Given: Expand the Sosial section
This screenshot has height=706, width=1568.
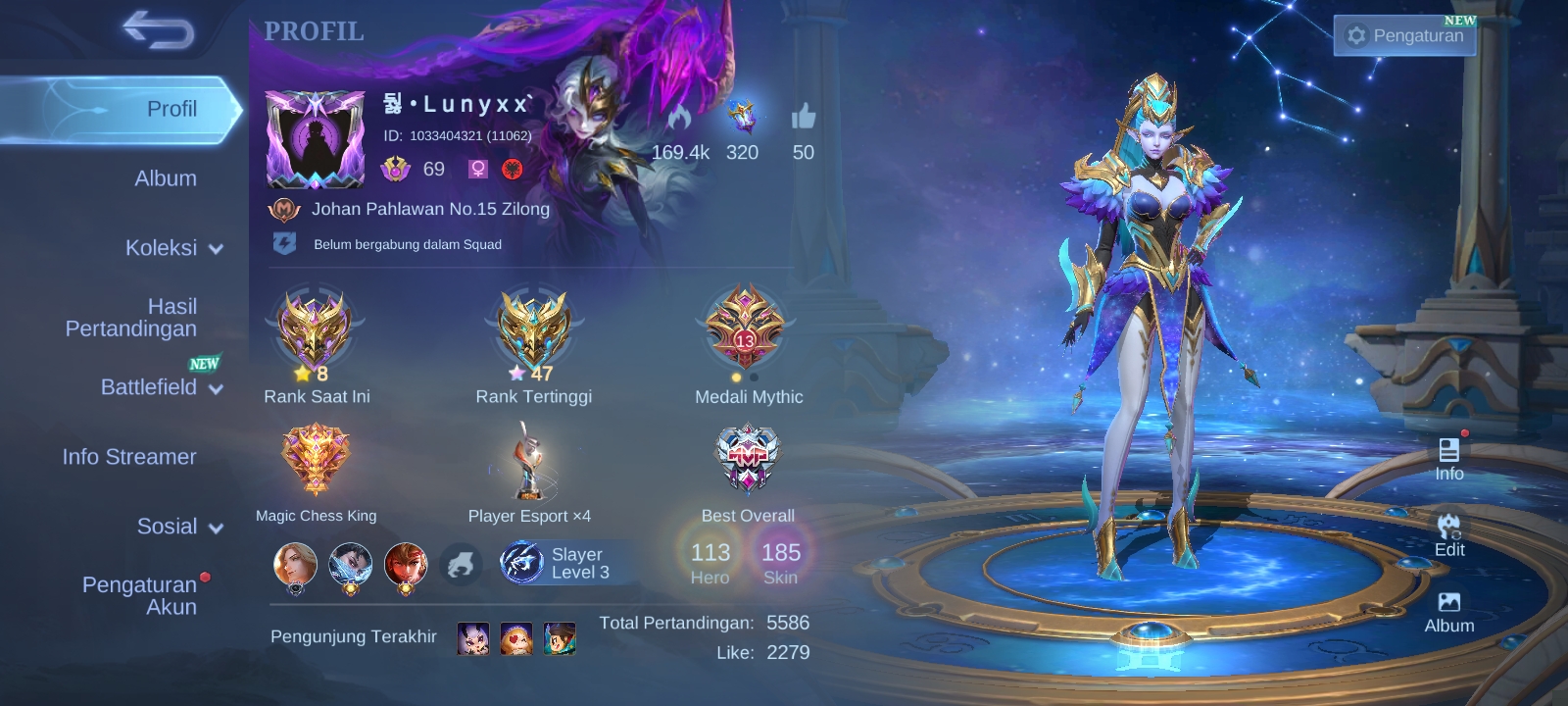Looking at the screenshot, I should (179, 527).
